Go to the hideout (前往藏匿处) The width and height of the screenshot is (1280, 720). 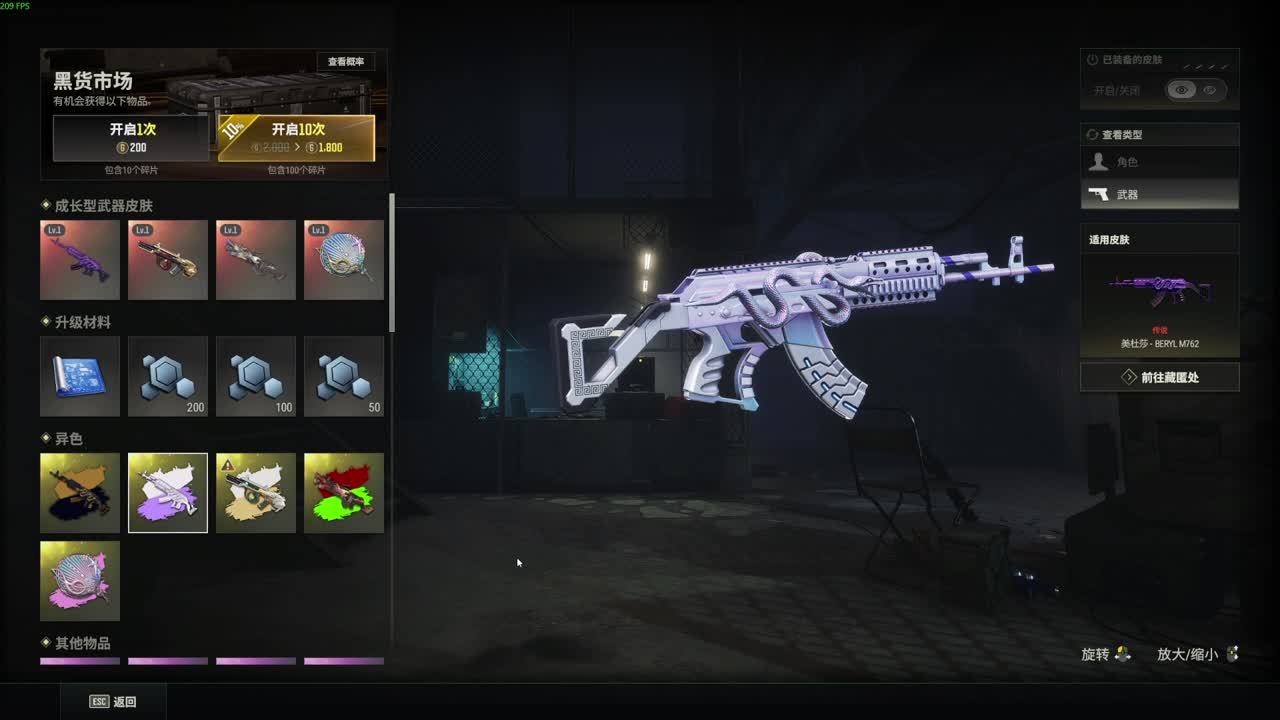(1160, 377)
